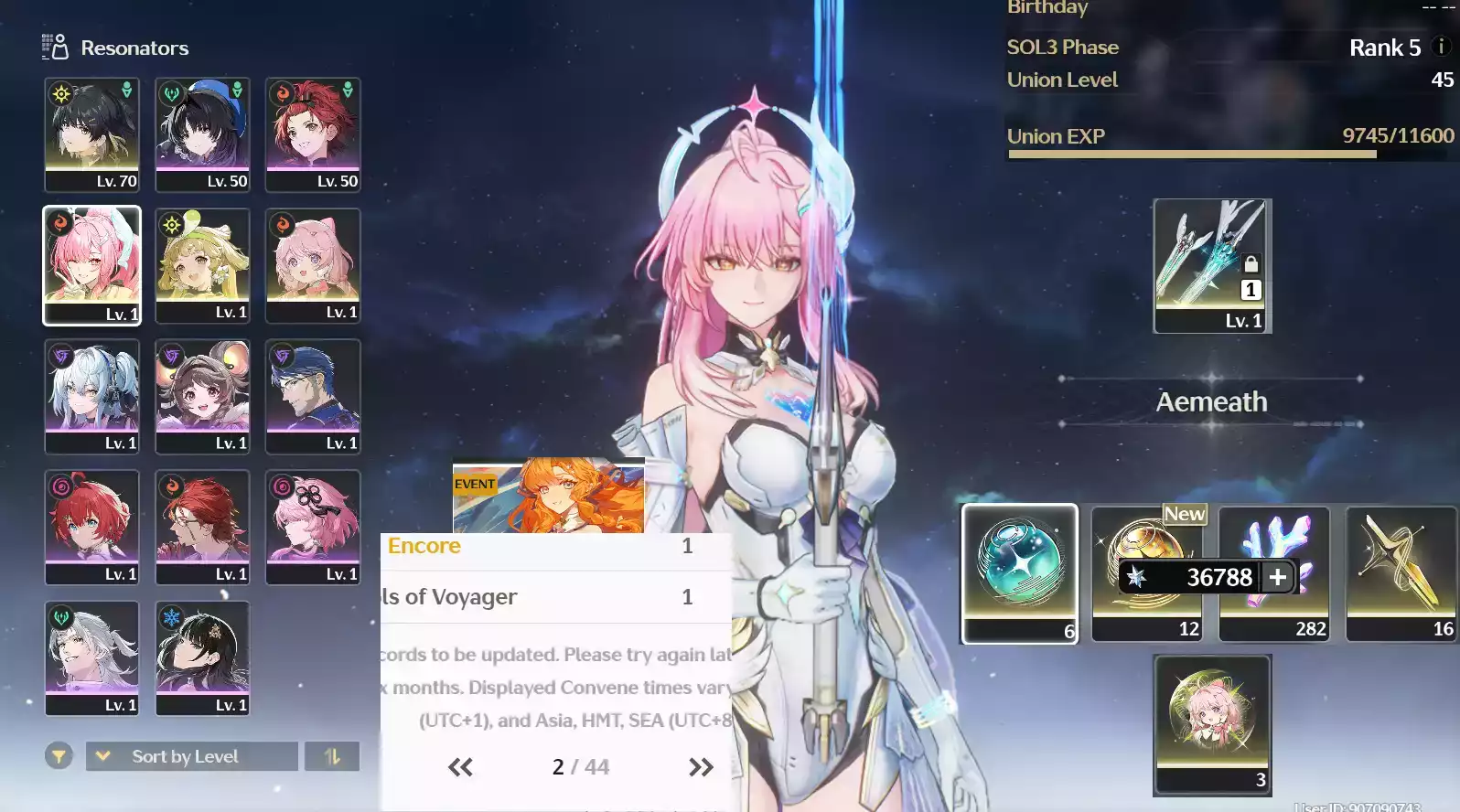Go to the previous page of records
The height and width of the screenshot is (812, 1460).
460,767
